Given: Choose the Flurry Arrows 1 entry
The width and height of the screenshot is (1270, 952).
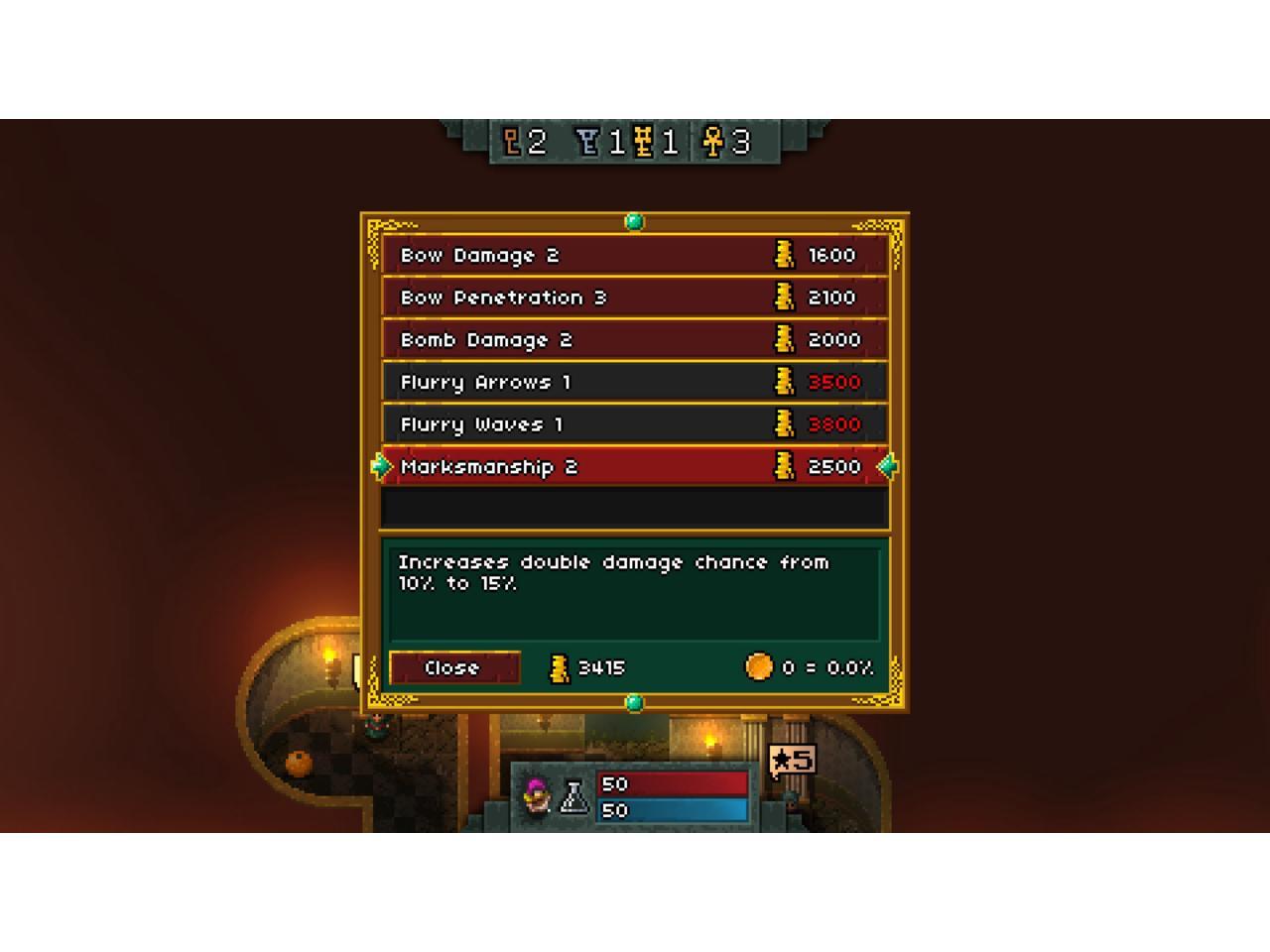Looking at the screenshot, I should tap(634, 382).
